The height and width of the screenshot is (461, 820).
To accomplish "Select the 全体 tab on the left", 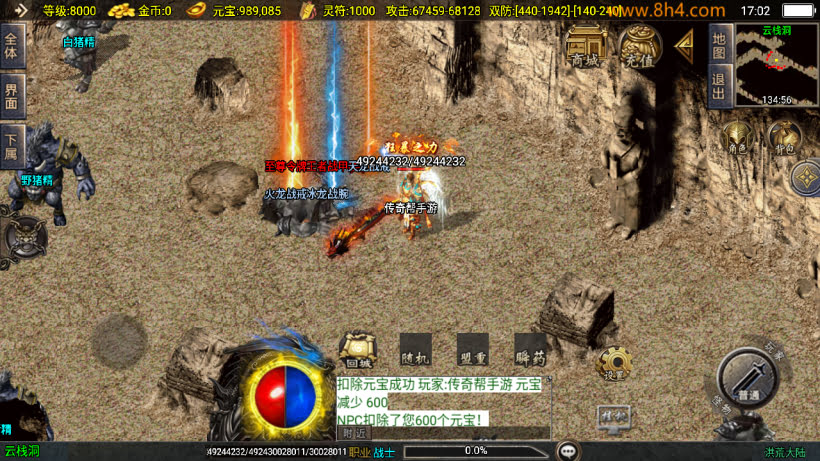I will click(12, 47).
